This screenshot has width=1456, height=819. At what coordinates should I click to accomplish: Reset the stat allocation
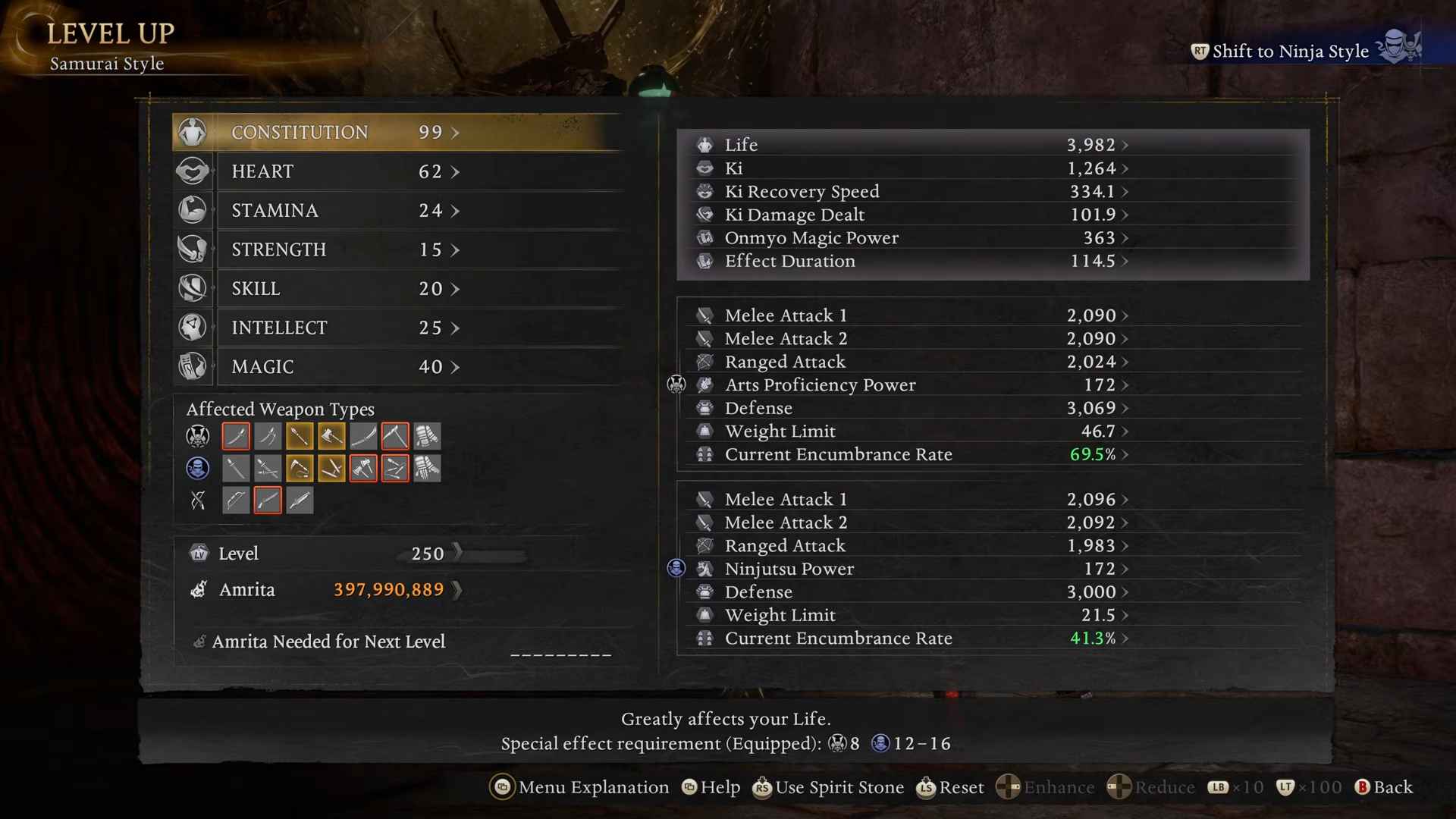pyautogui.click(x=951, y=788)
